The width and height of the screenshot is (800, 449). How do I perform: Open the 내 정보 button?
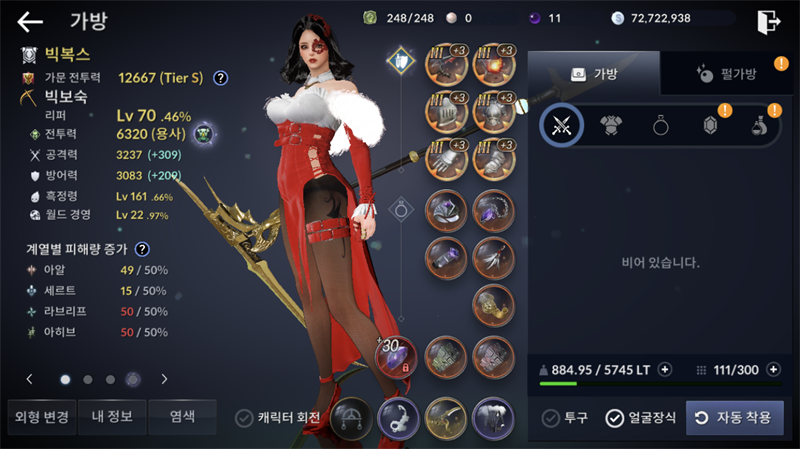pyautogui.click(x=111, y=416)
